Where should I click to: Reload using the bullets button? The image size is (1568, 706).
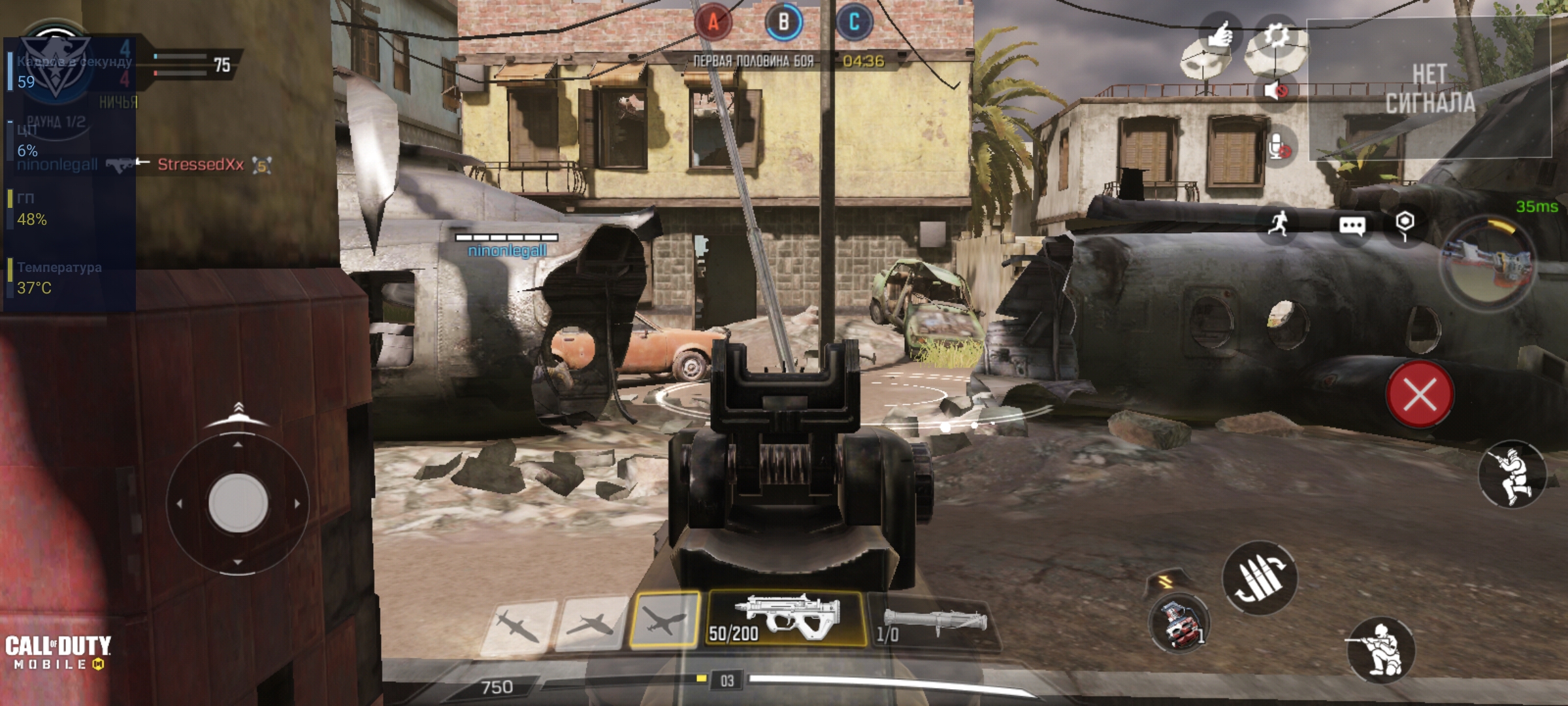click(x=1260, y=579)
